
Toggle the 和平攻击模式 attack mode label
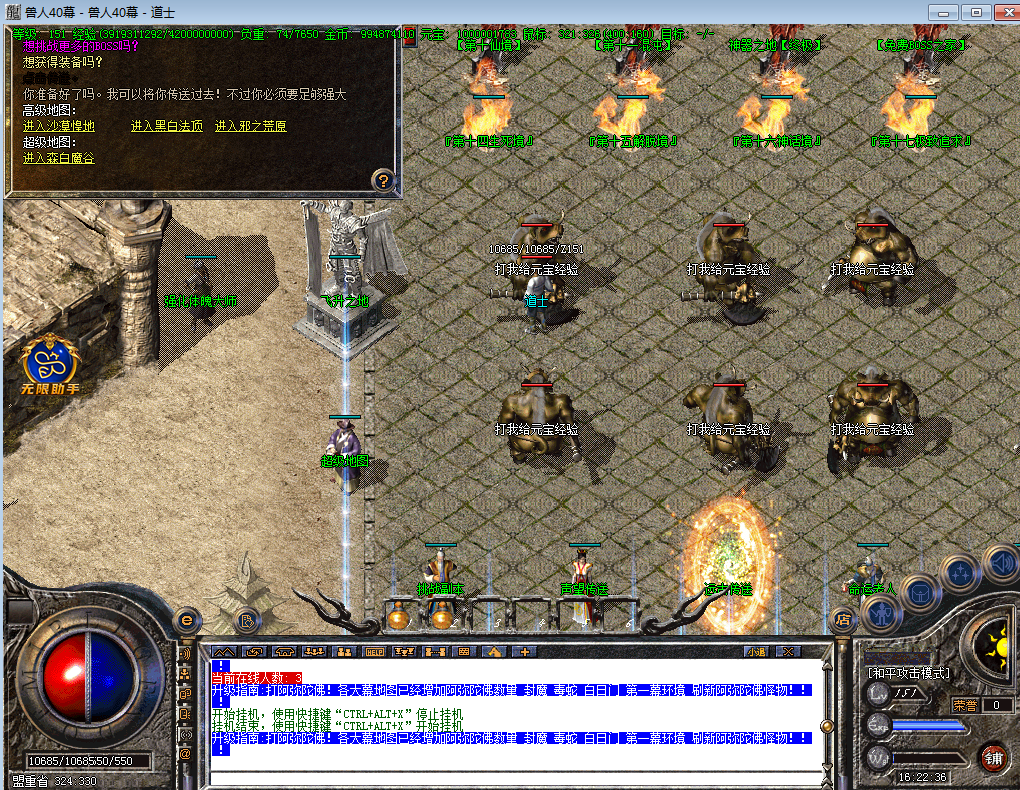point(908,672)
